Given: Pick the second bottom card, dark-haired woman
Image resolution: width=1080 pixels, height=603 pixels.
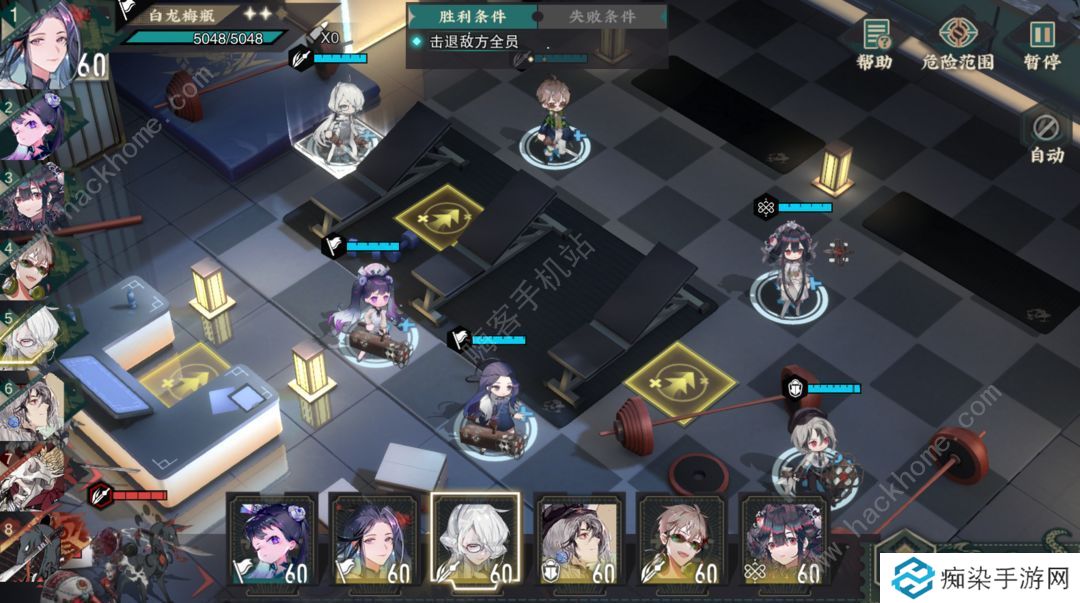Looking at the screenshot, I should (374, 540).
